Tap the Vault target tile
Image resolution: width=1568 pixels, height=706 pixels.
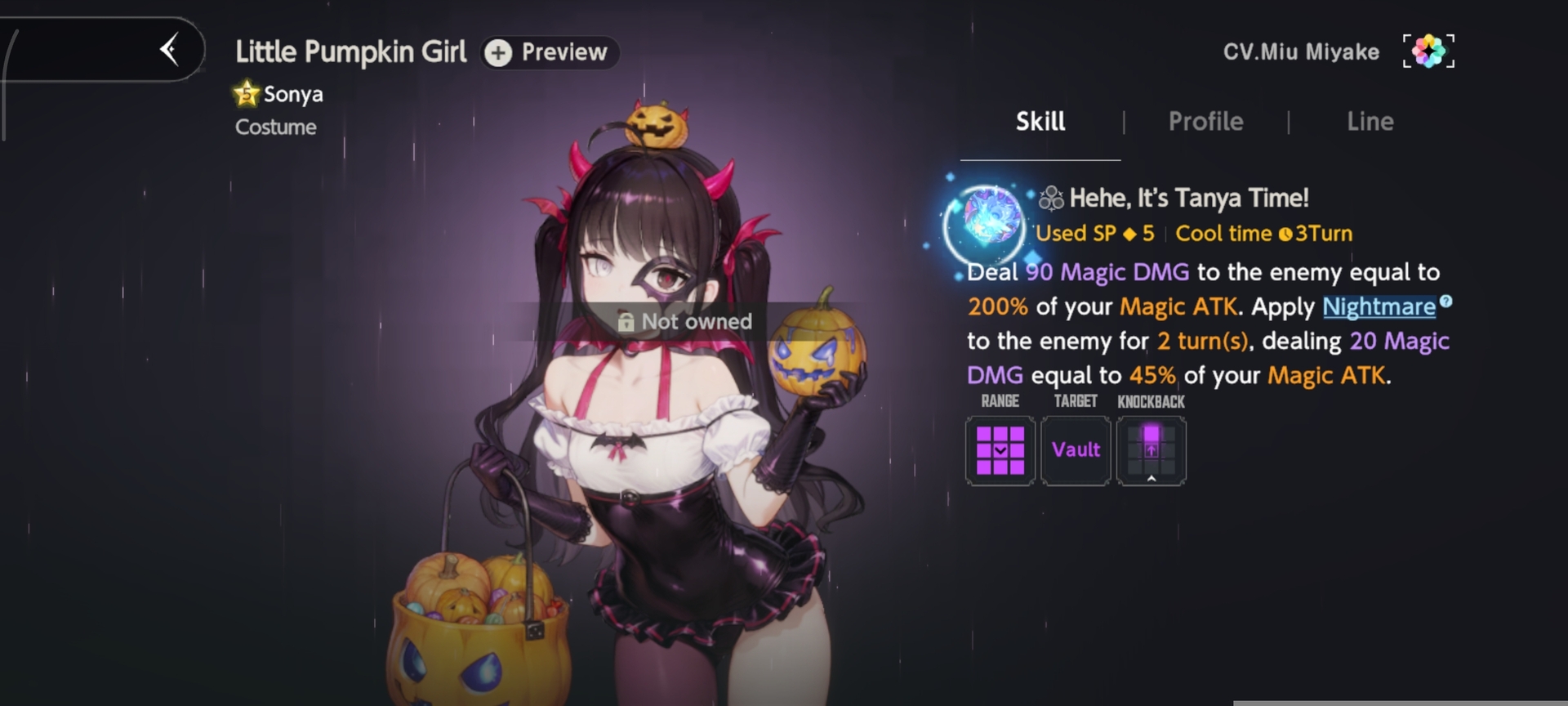1076,450
